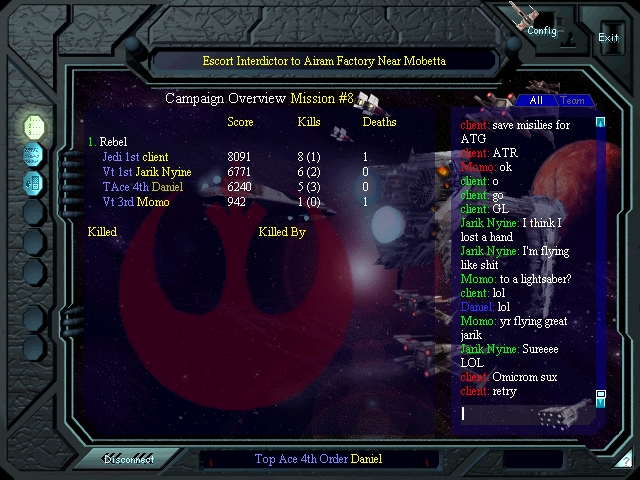Screen dimensions: 640x480
Task: Select player row Vt 3rd Momo
Action: (135, 202)
